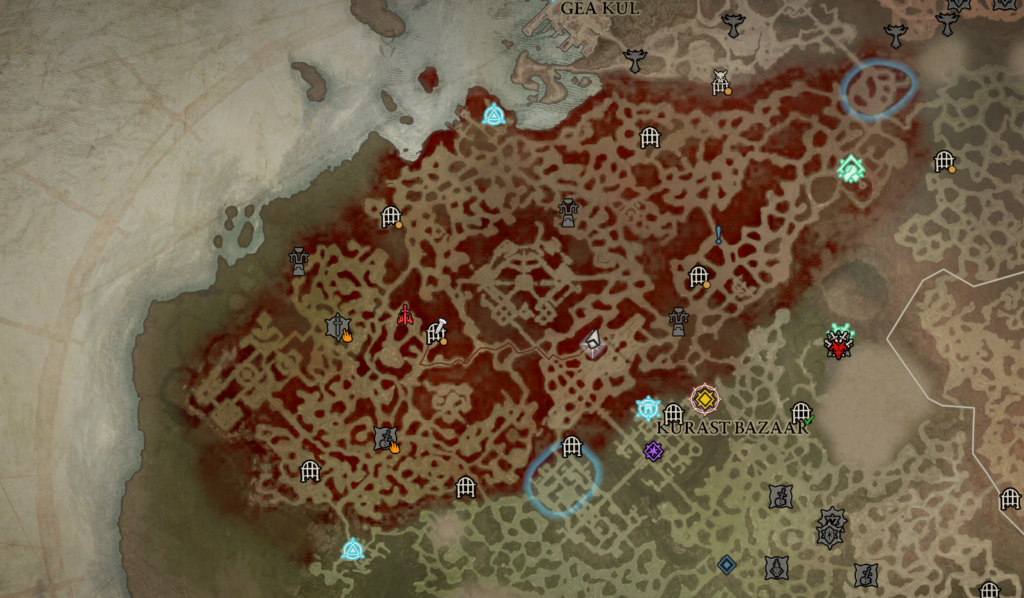The width and height of the screenshot is (1024, 598).
Task: Click the green glowing event marker
Action: 851,169
